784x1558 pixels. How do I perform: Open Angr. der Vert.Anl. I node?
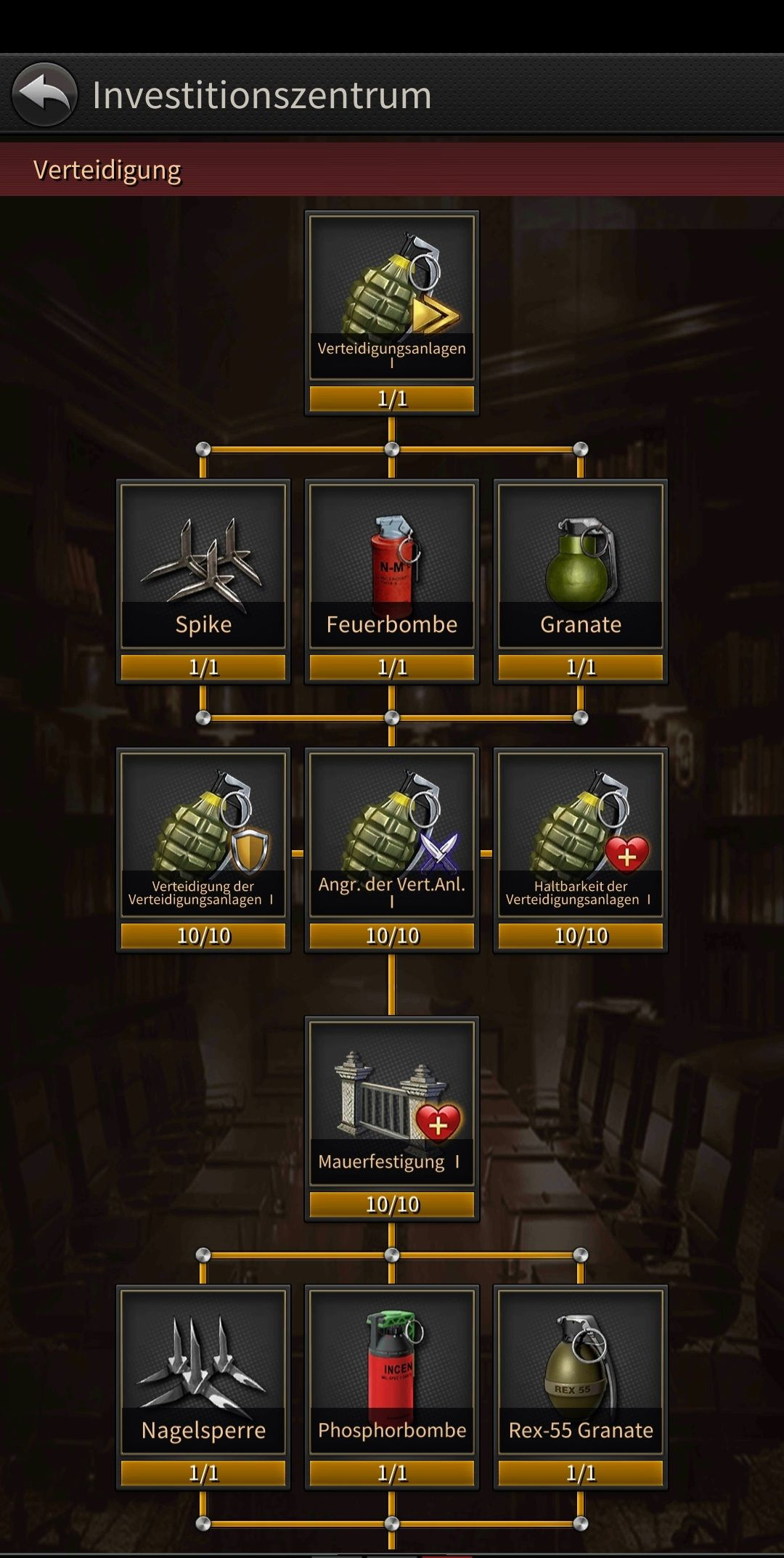click(x=392, y=835)
